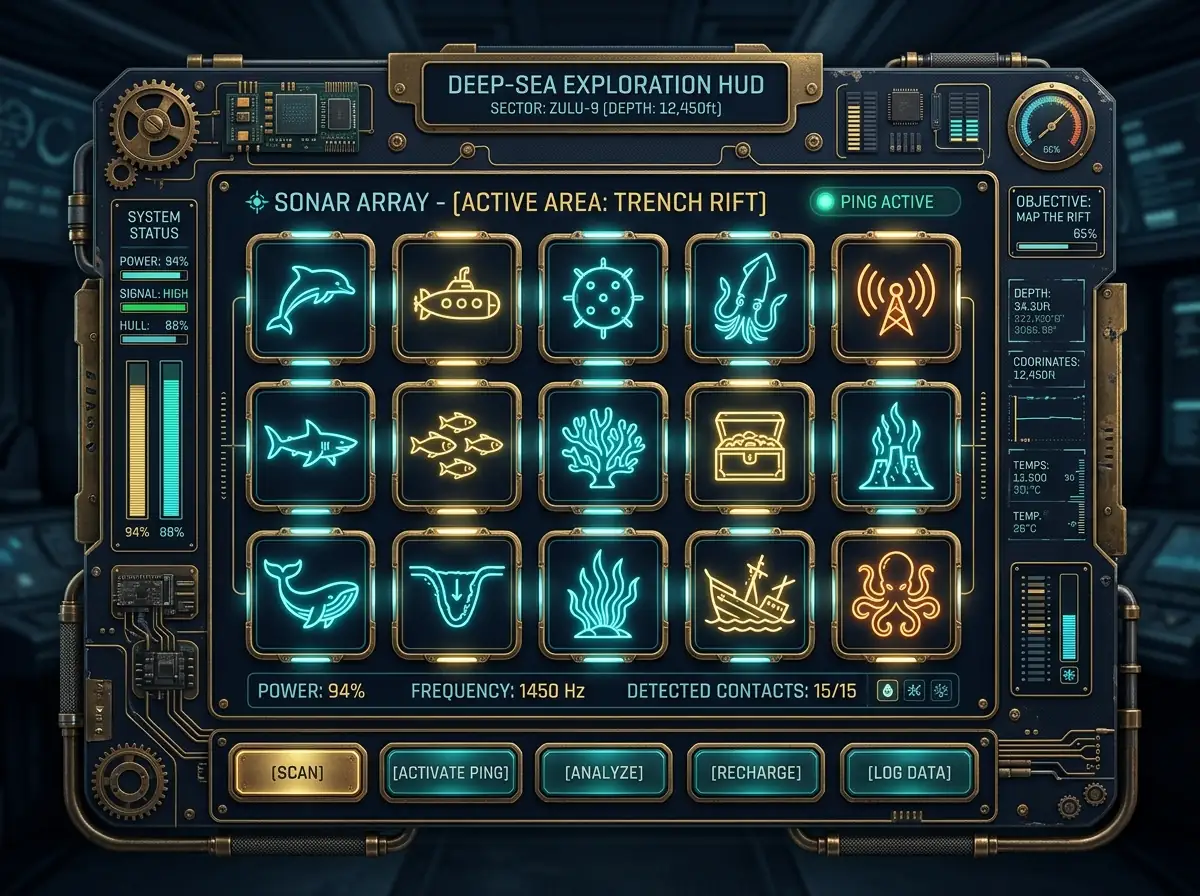Select the trench depth arrow tile
Viewport: 1200px width, 896px height.
point(456,592)
